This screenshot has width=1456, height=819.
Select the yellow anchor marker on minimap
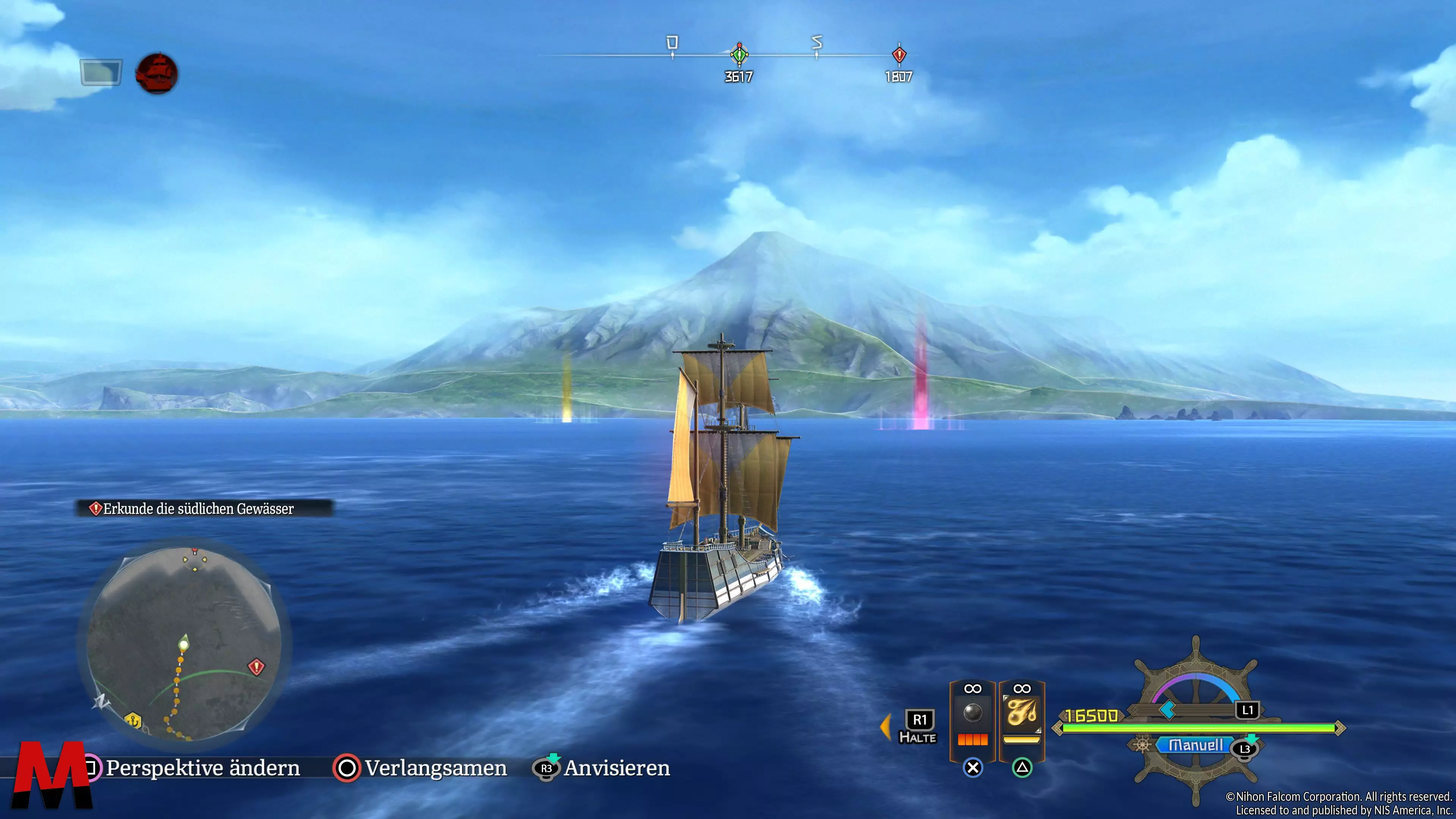133,721
